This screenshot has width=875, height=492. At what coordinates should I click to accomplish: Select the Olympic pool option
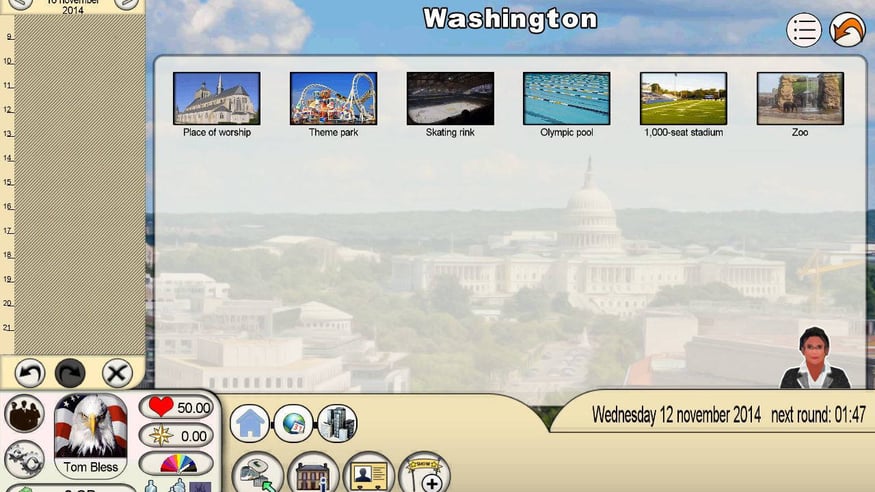click(x=566, y=98)
